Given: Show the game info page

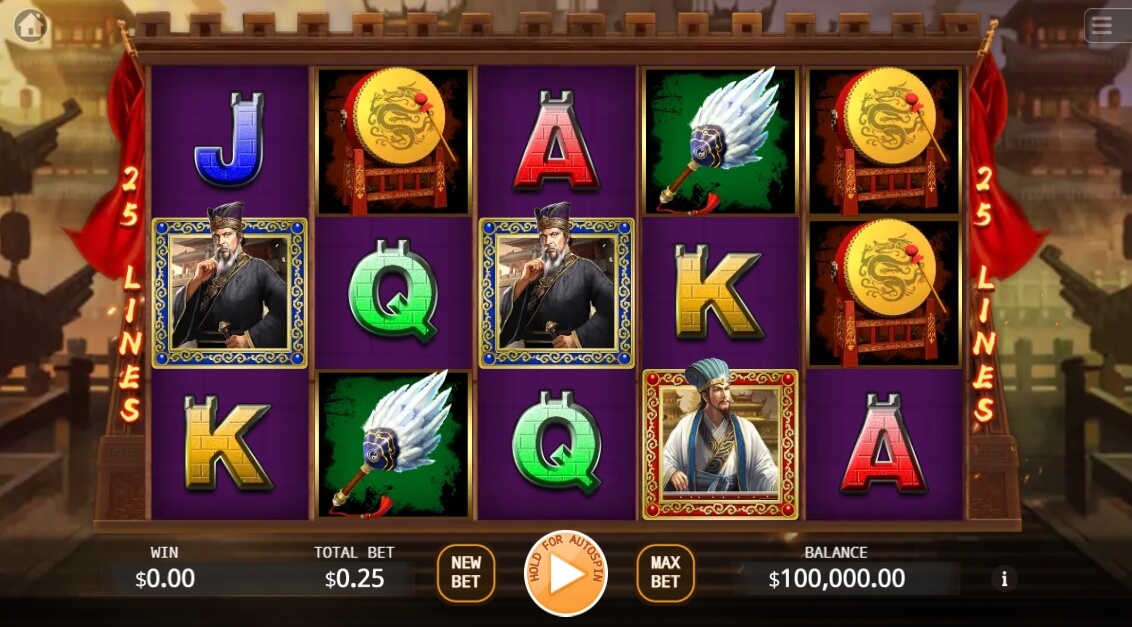Looking at the screenshot, I should coord(1003,578).
